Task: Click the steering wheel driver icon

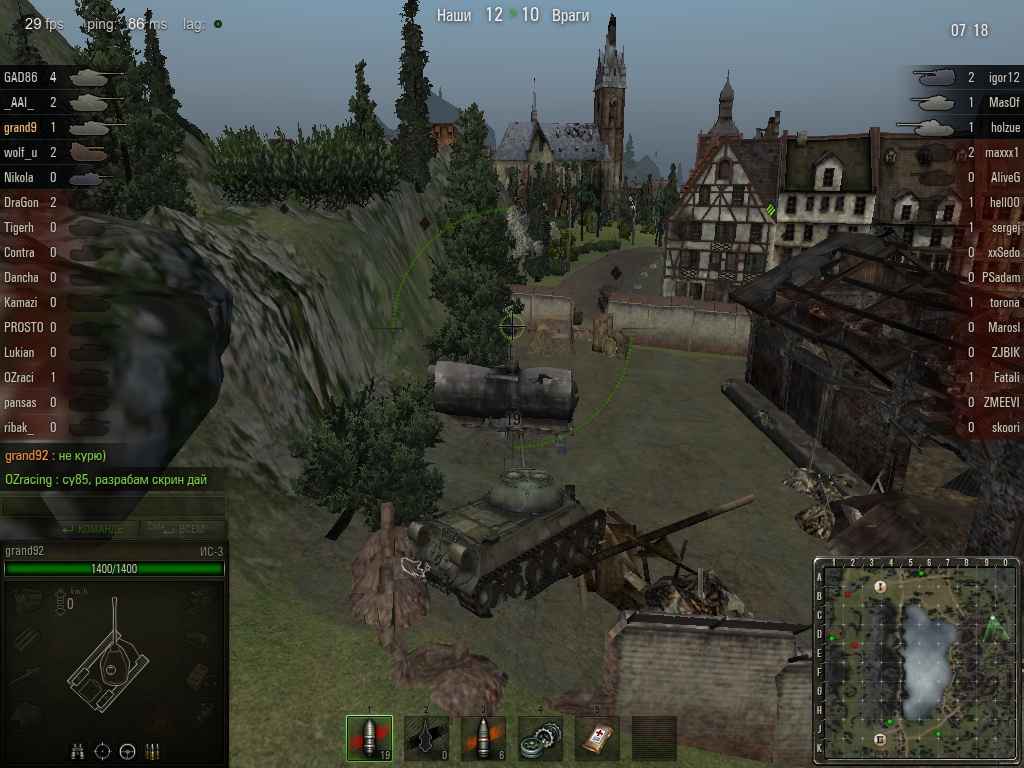Action: pyautogui.click(x=128, y=751)
